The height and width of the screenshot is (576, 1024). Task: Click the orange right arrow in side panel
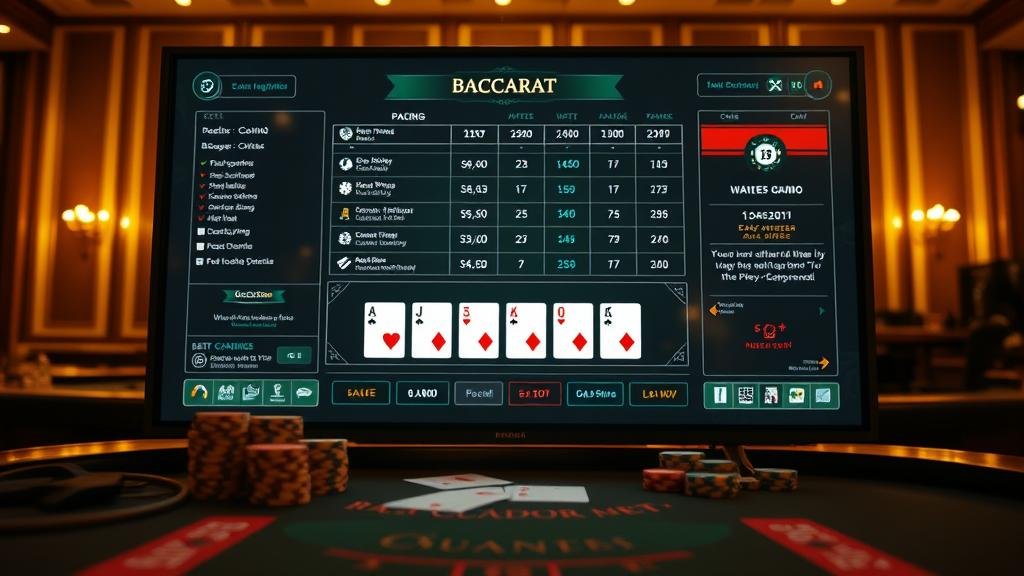tap(822, 362)
